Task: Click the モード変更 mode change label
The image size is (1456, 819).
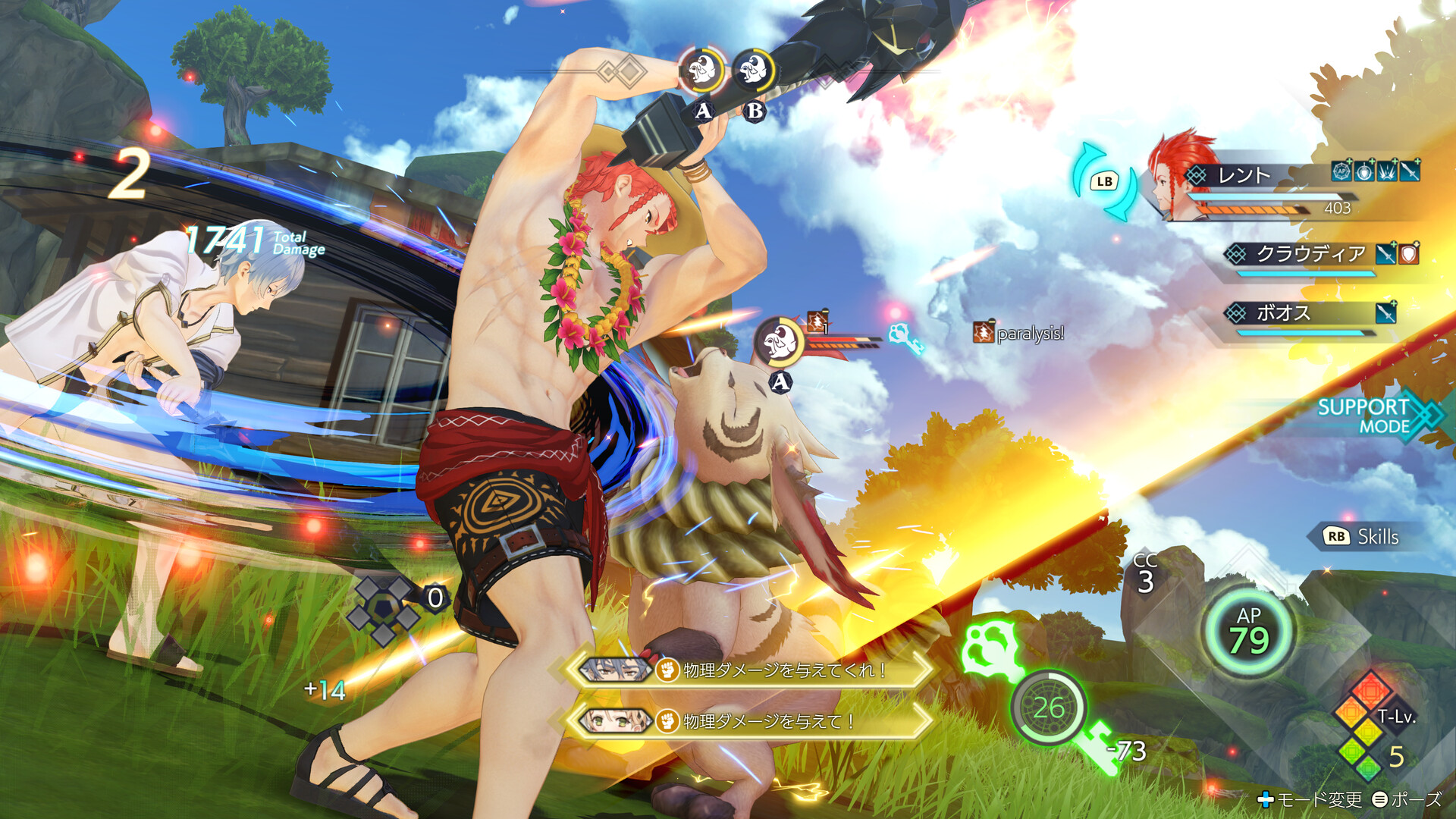Action: point(1310,799)
